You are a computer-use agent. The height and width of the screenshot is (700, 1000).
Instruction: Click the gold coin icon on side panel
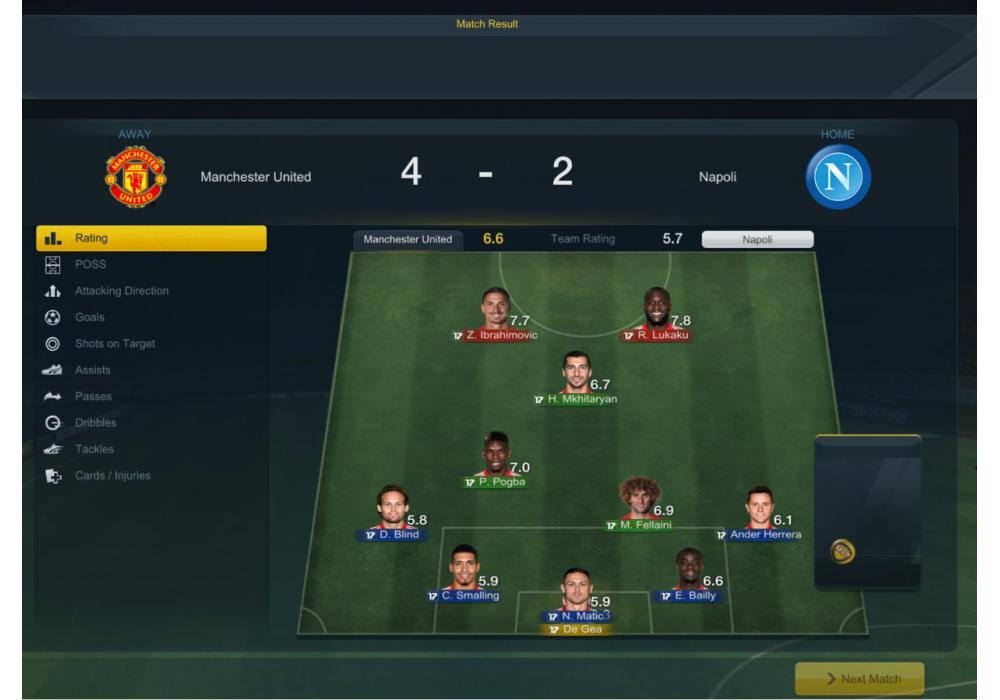(843, 551)
